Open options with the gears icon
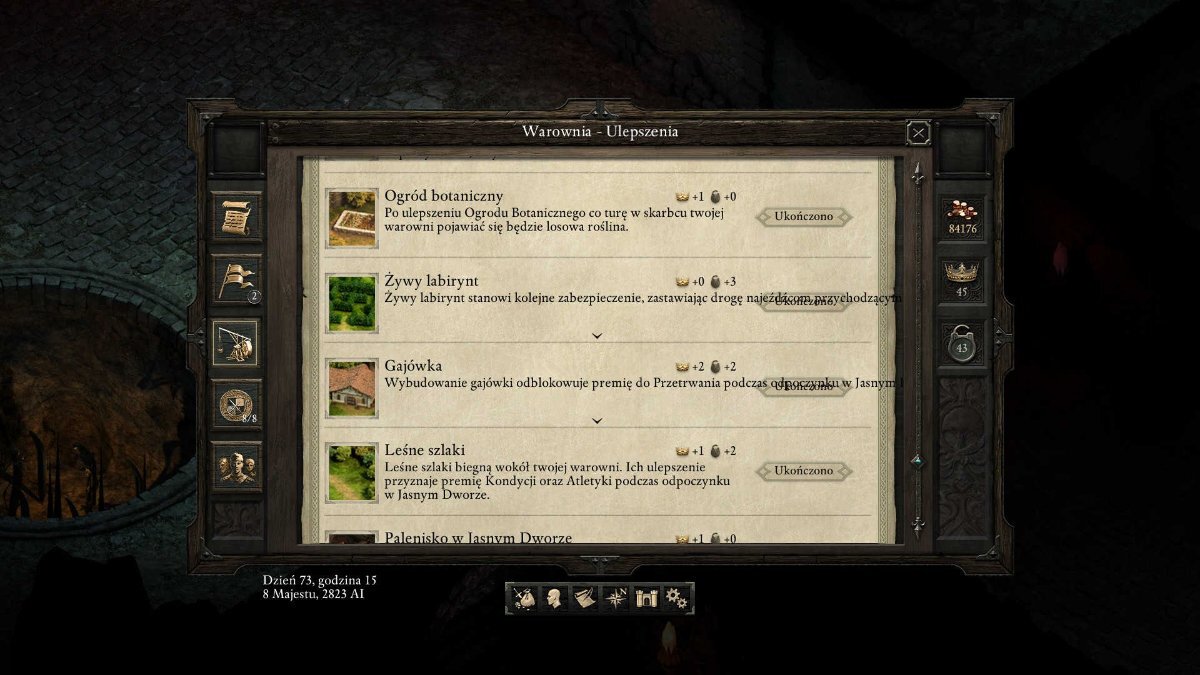 [x=677, y=598]
